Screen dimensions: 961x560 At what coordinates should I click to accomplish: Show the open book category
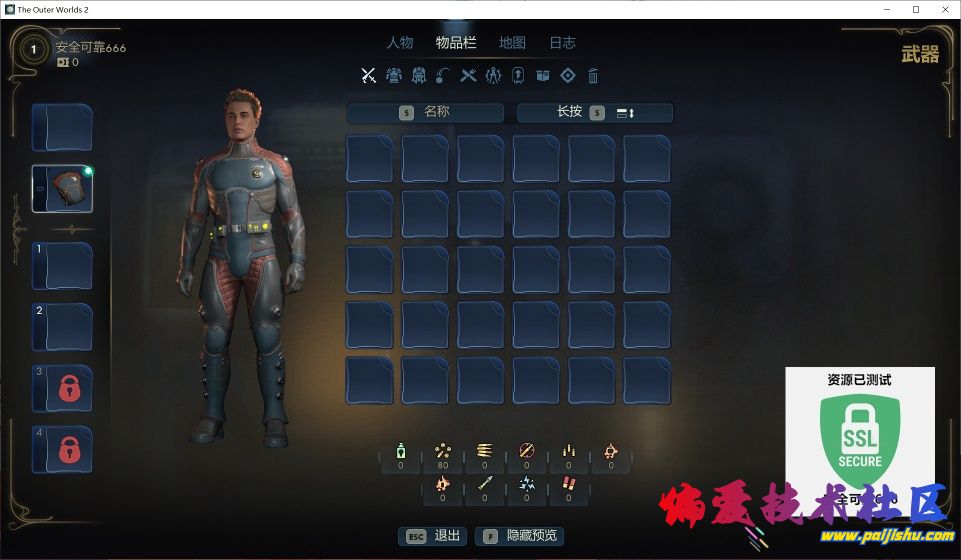543,75
